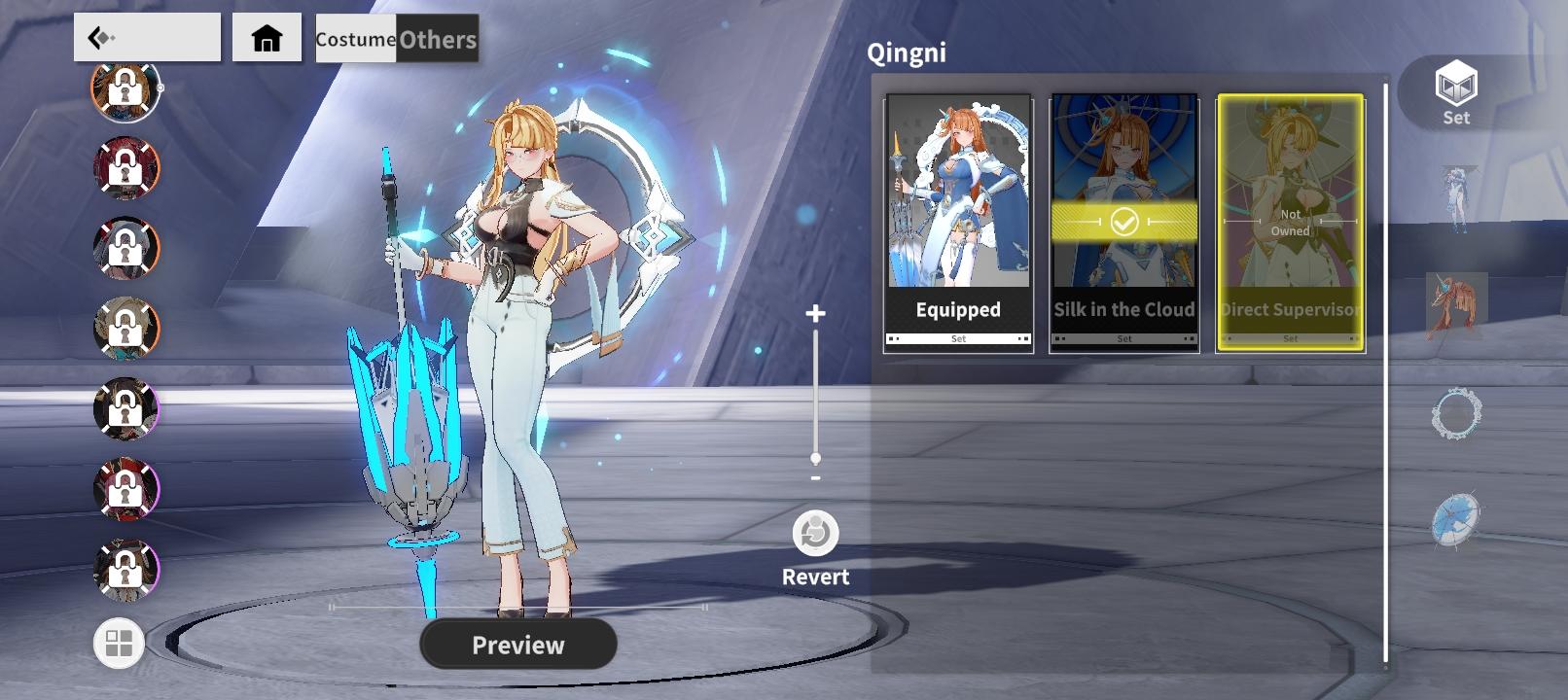Go back using the arrow button
The height and width of the screenshot is (700, 1568).
146,38
